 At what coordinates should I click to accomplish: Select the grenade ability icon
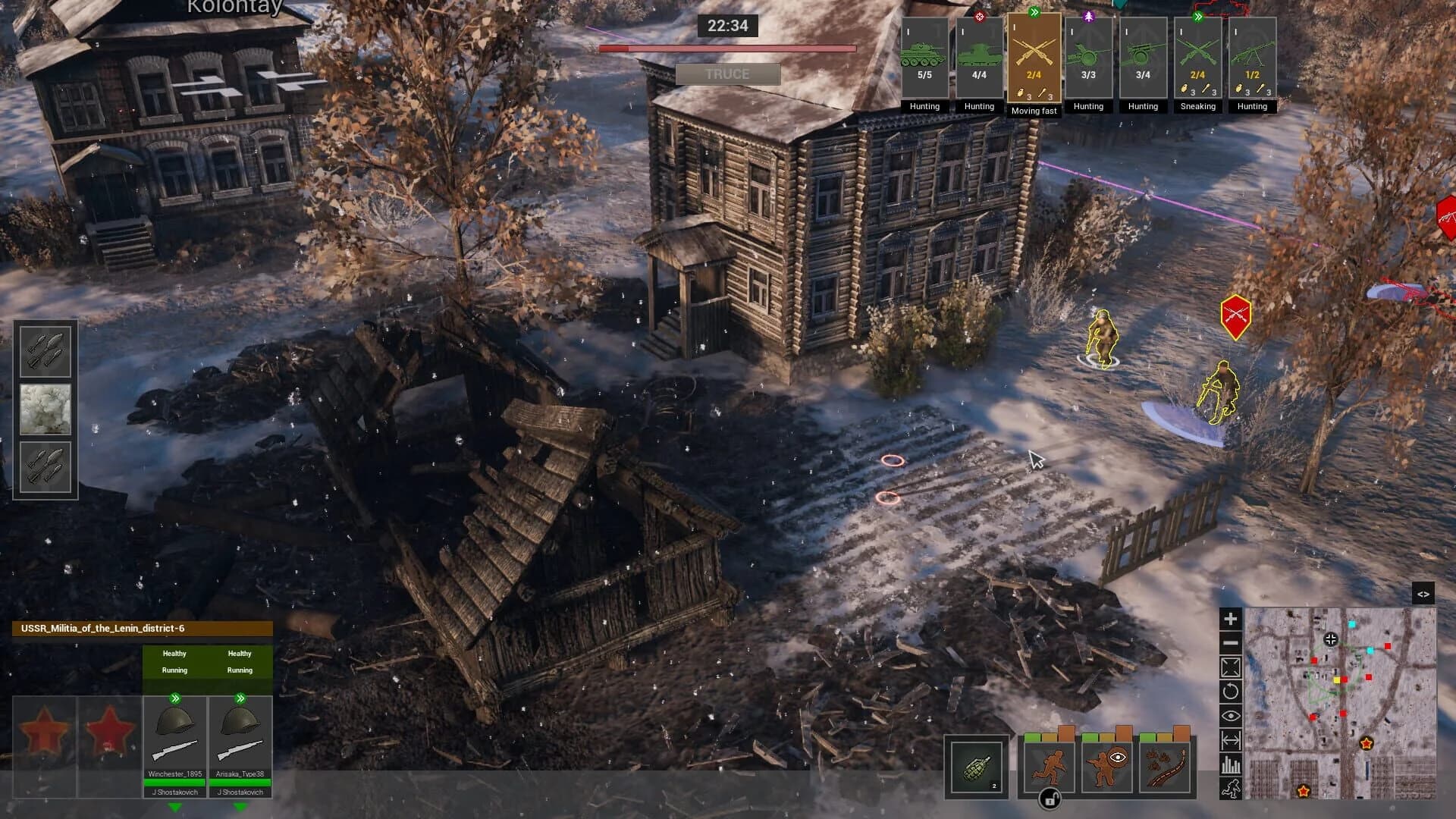pyautogui.click(x=977, y=767)
